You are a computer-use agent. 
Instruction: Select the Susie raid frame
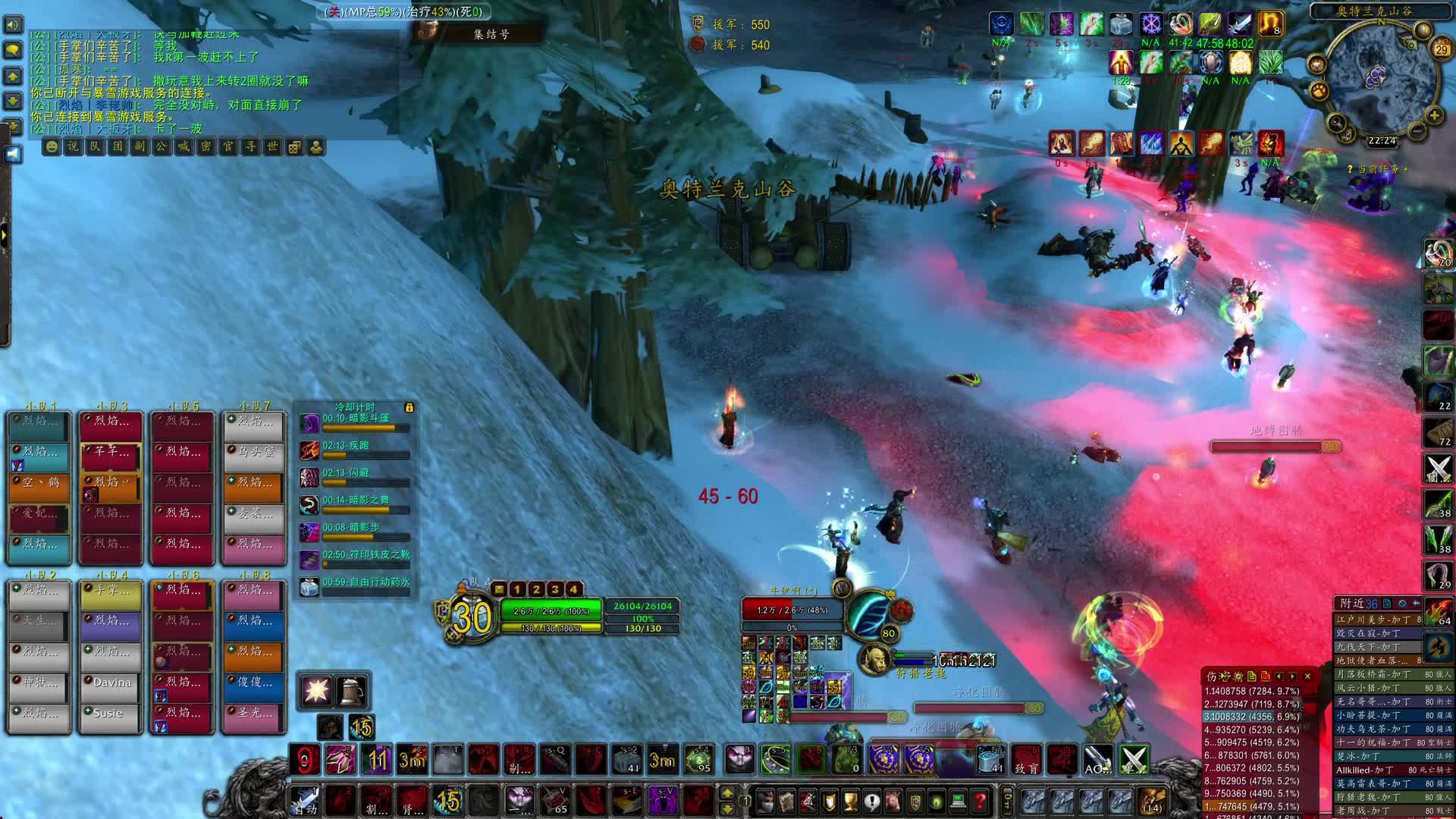pos(111,713)
